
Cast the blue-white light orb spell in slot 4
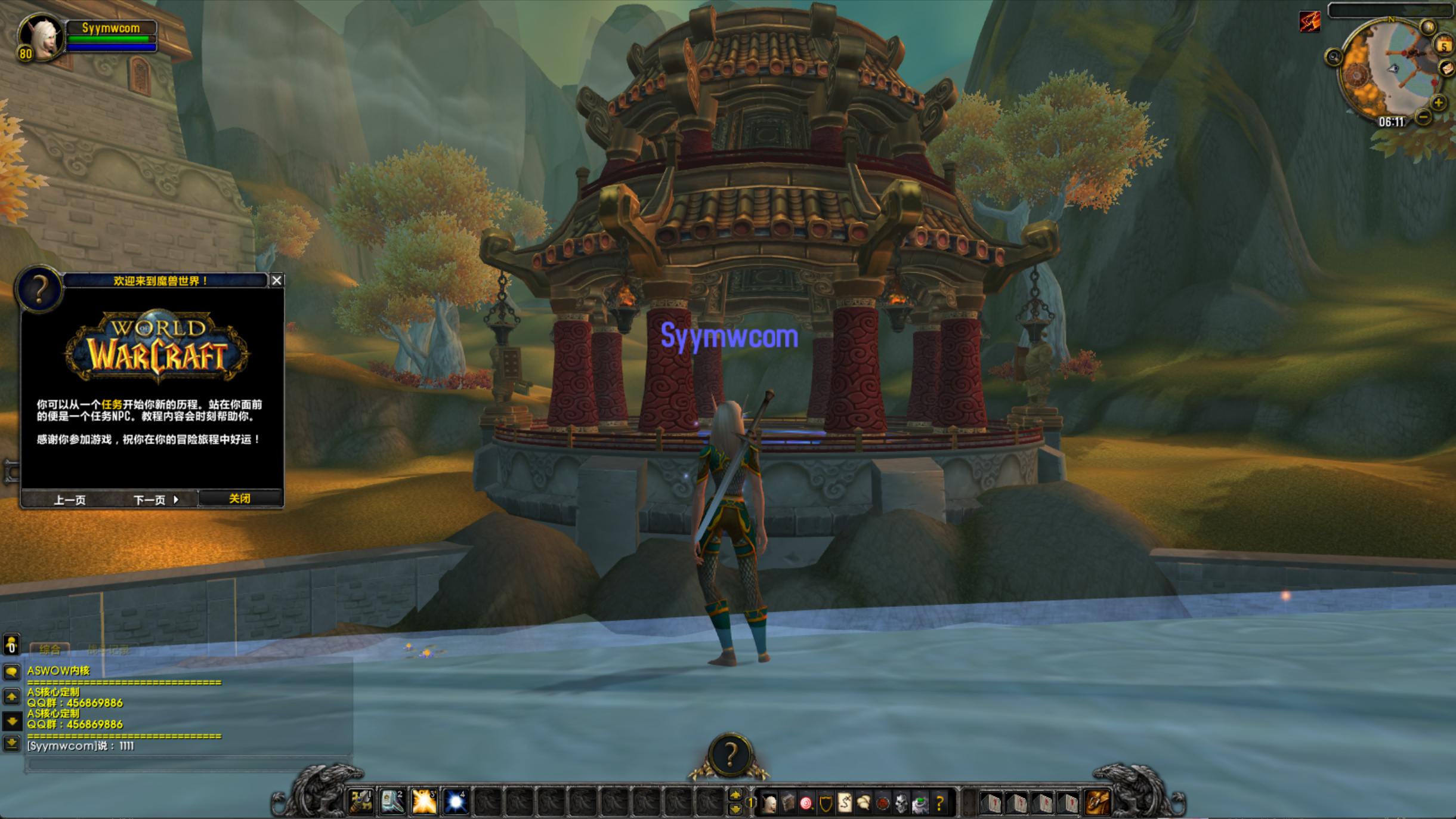(456, 802)
